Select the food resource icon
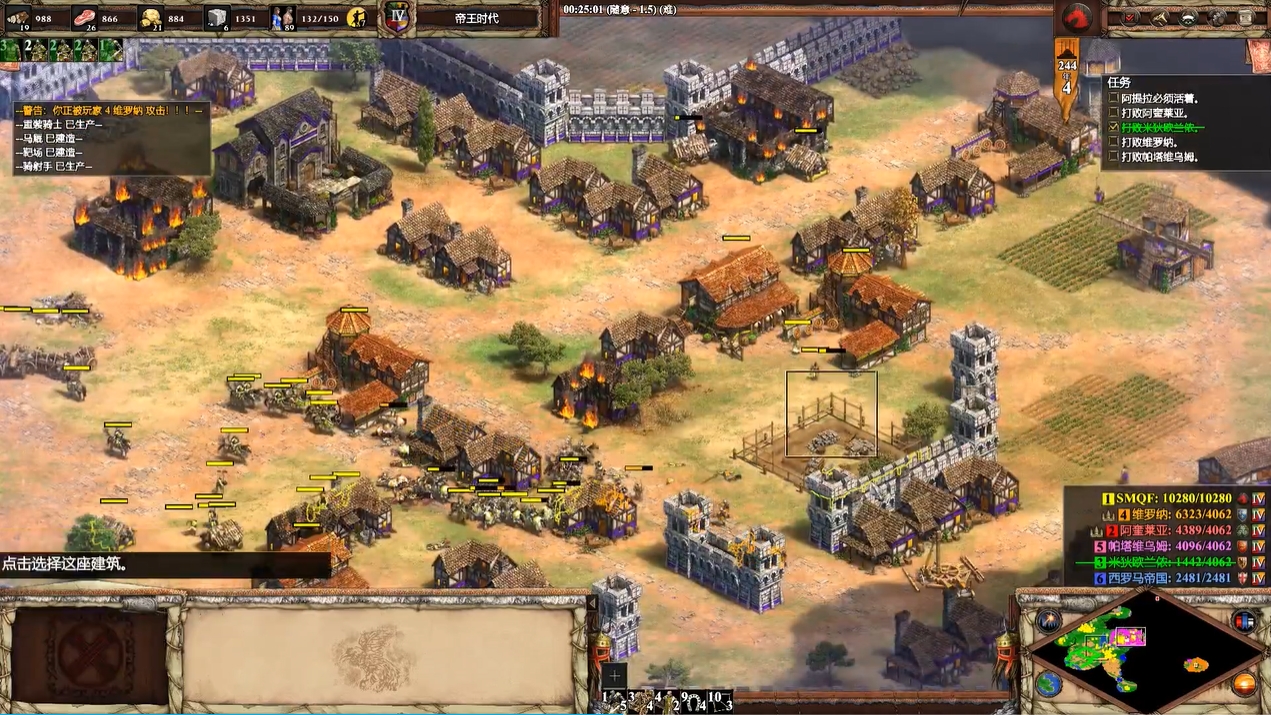The width and height of the screenshot is (1271, 715). tap(84, 17)
